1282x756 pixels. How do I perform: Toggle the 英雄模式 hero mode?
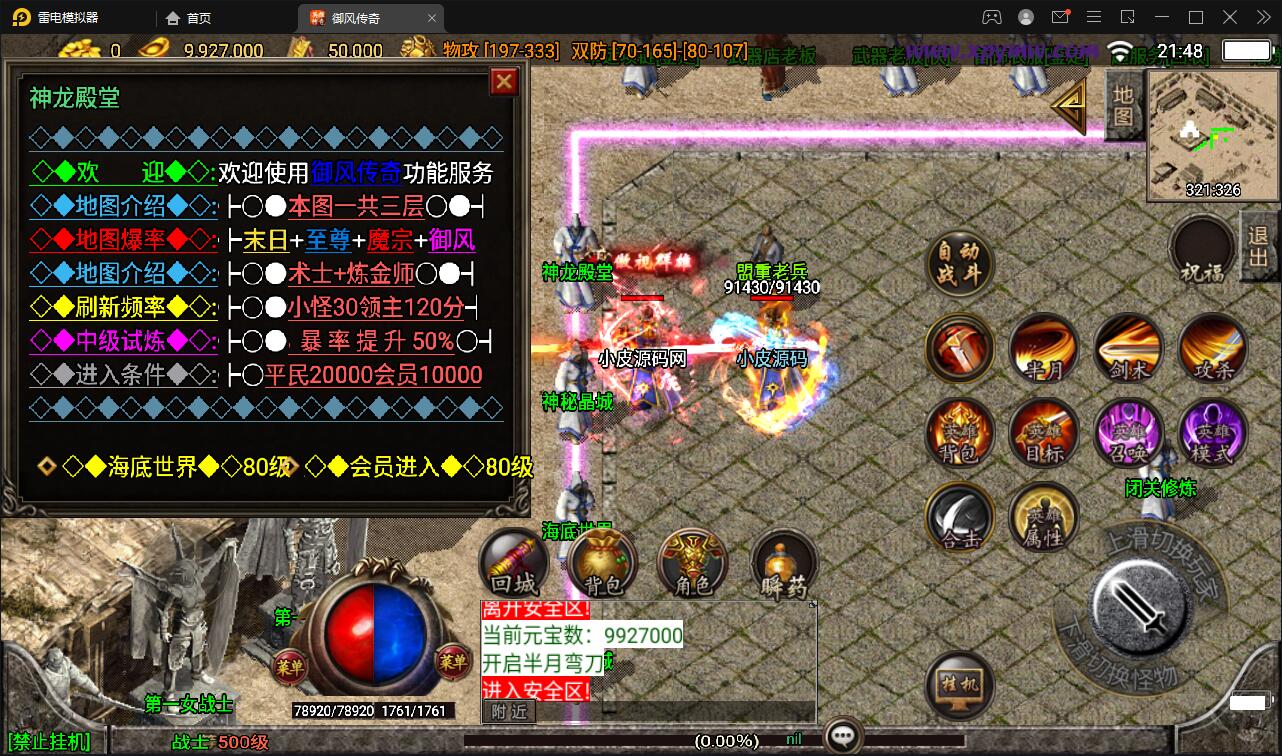(1212, 433)
